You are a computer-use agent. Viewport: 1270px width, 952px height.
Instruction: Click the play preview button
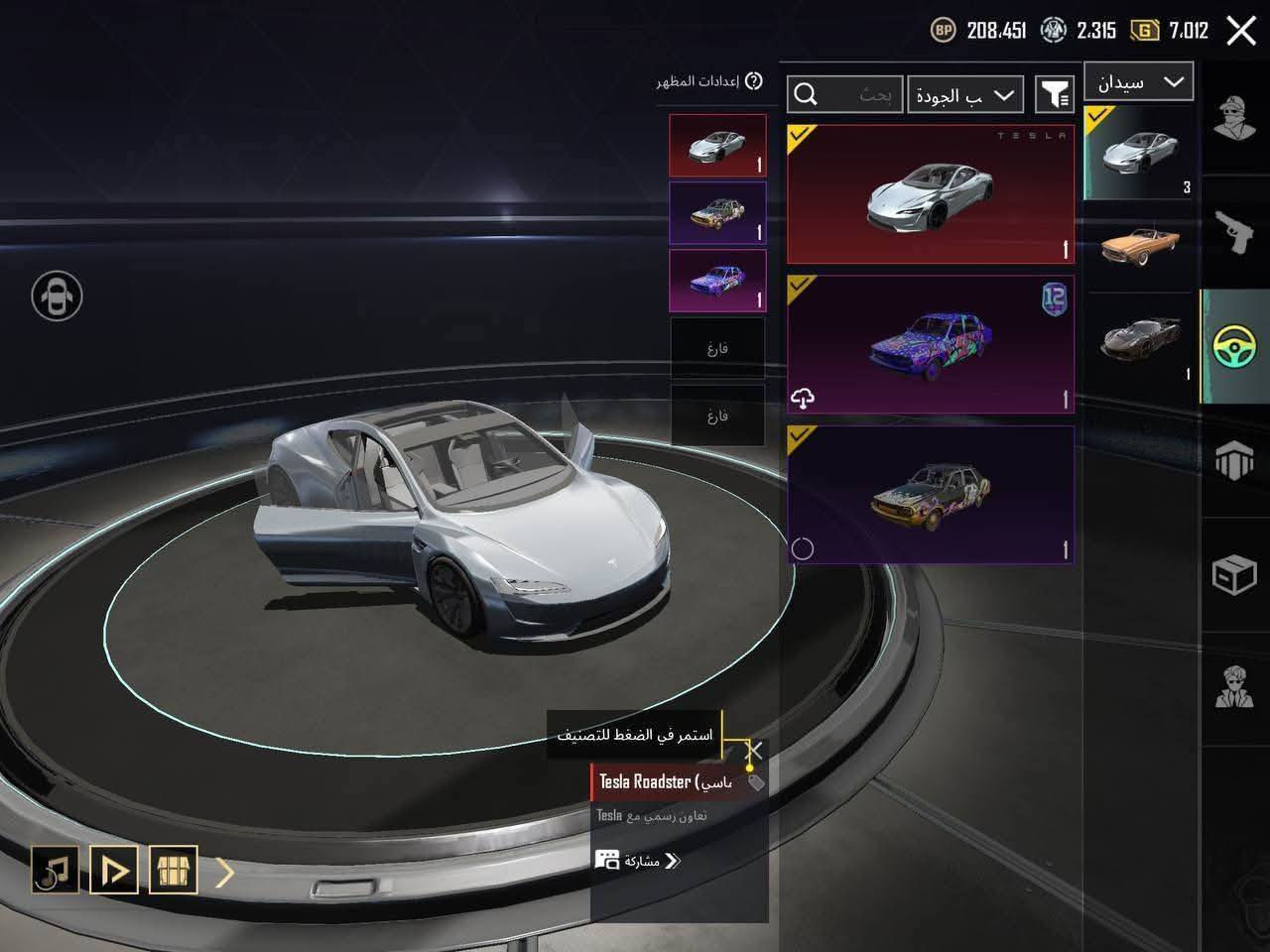(114, 870)
